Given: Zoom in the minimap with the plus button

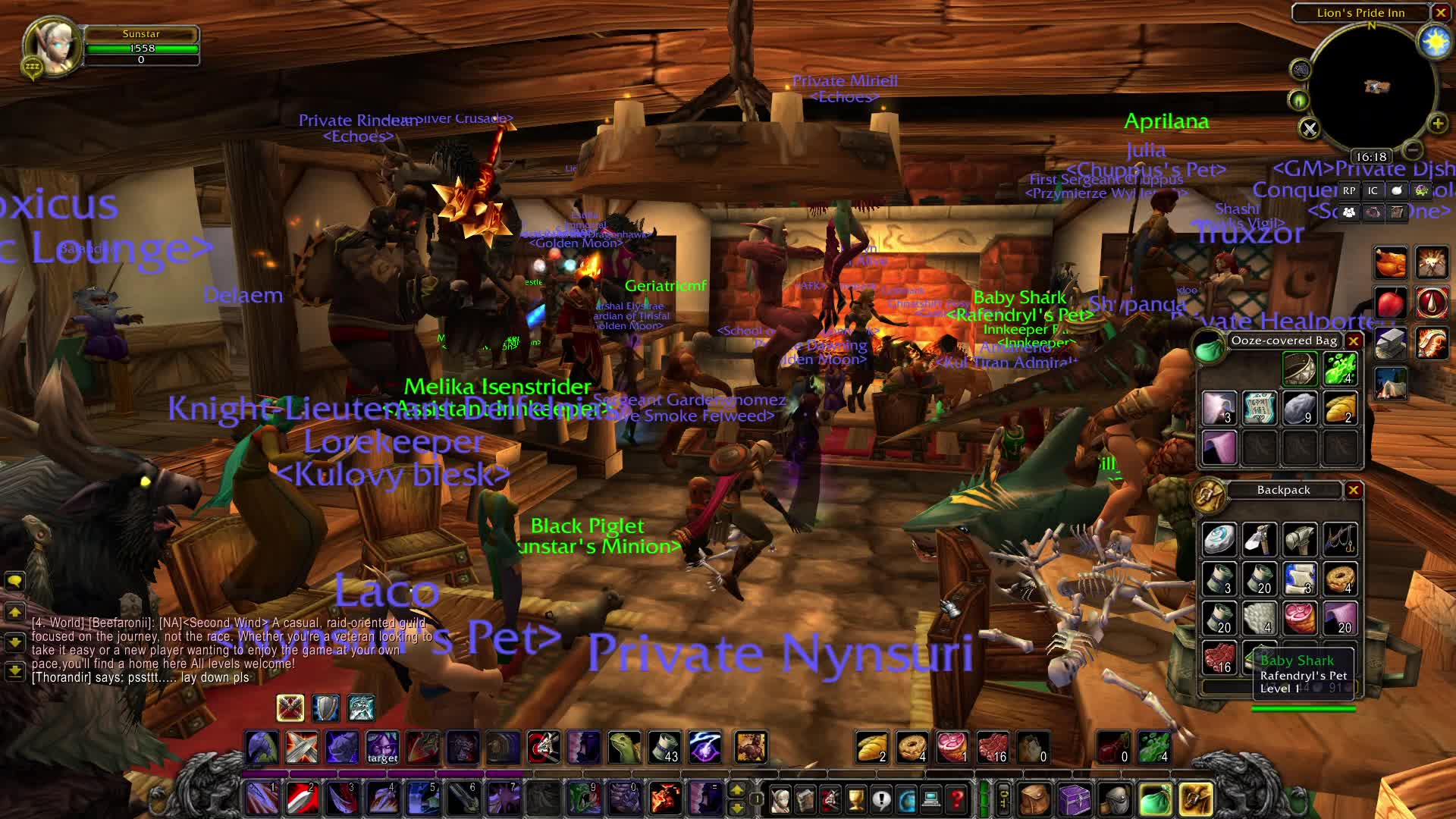Looking at the screenshot, I should (1438, 123).
